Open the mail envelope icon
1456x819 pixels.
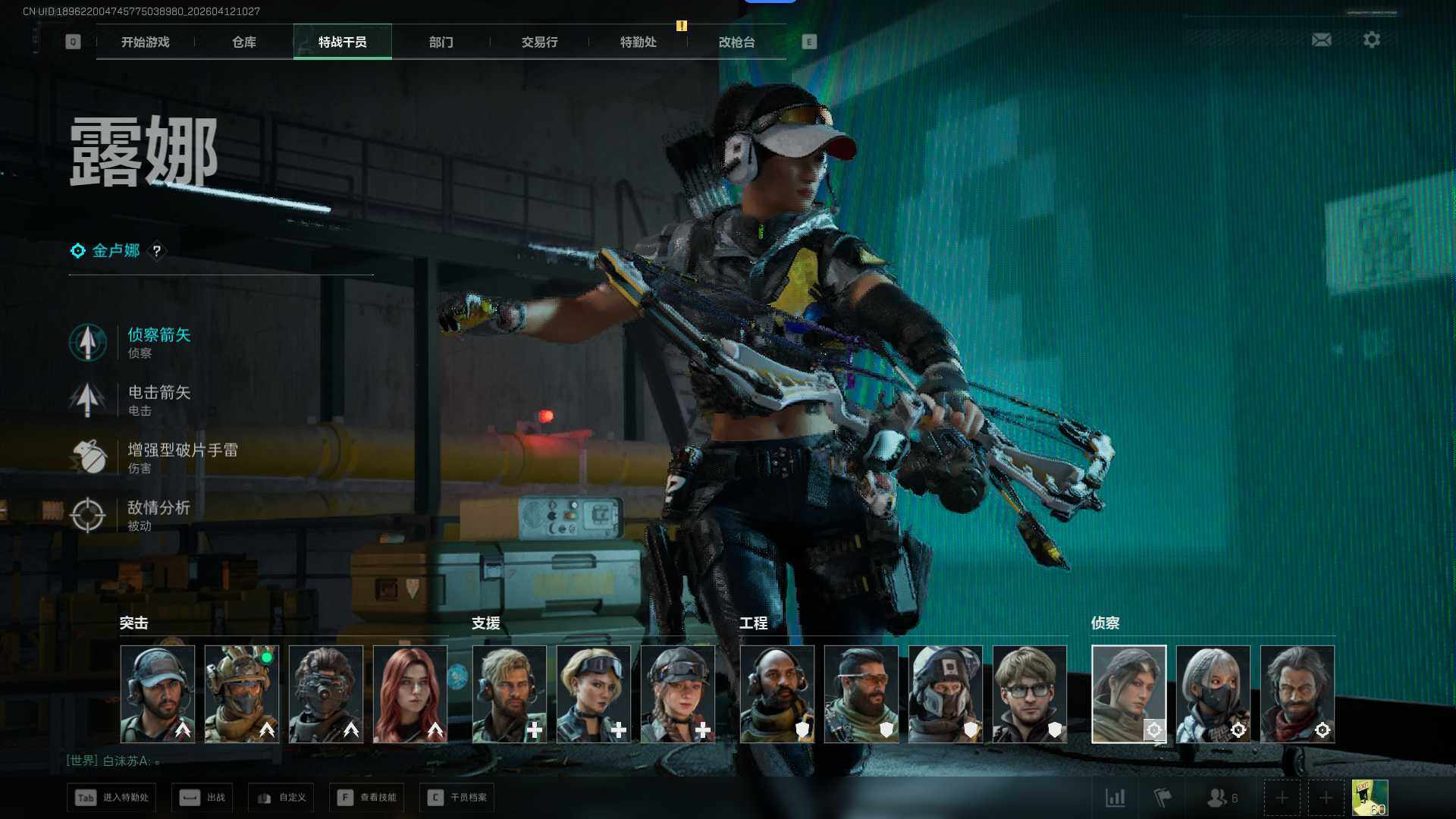click(1321, 39)
